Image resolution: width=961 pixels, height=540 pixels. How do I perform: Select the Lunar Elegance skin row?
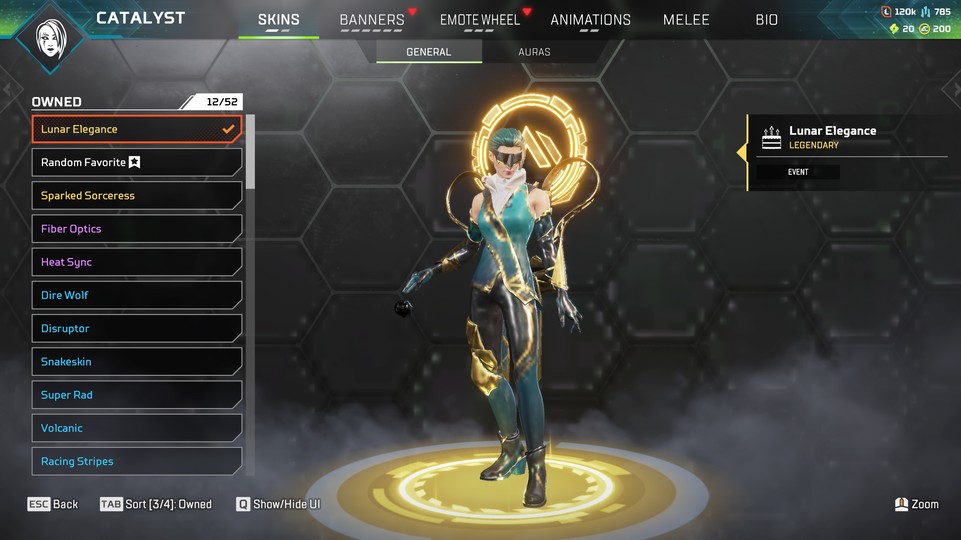pos(137,129)
